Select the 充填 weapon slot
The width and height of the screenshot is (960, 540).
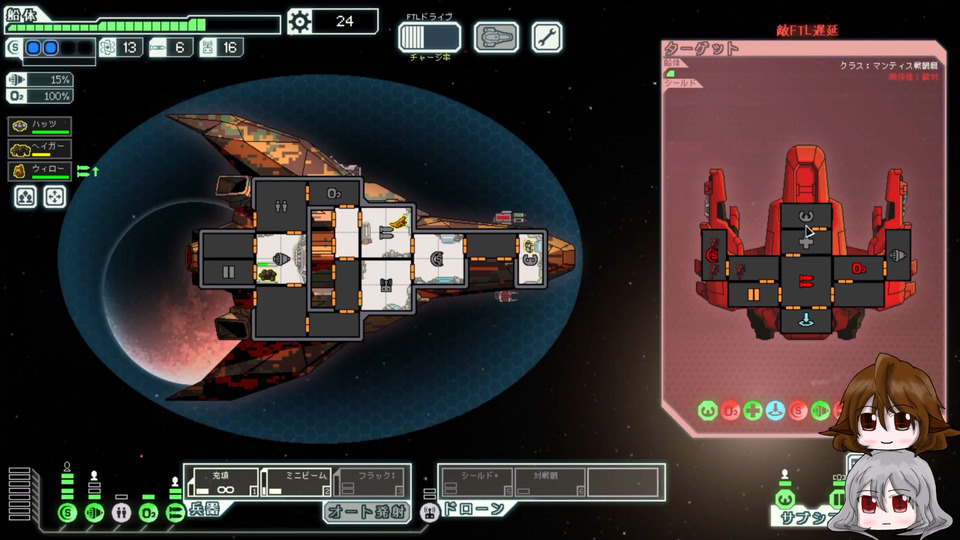[222, 482]
